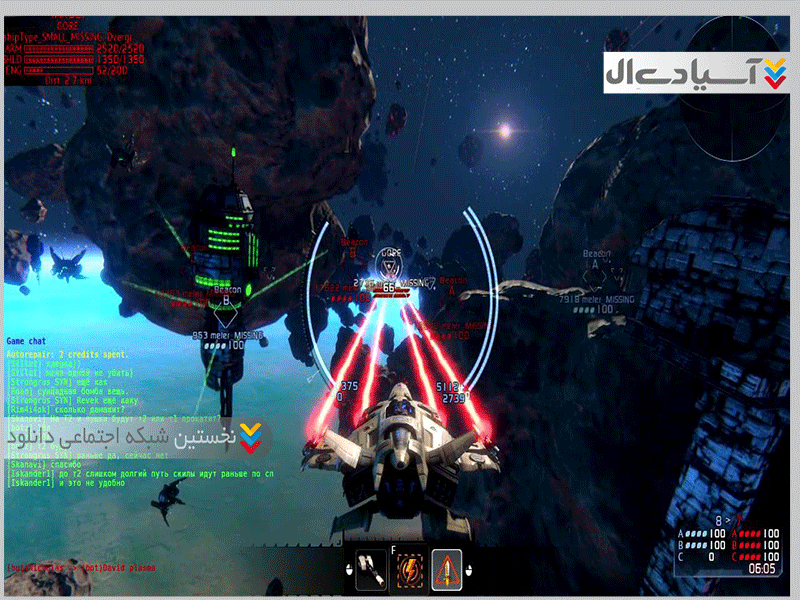Click the Beacon B marker label
The image size is (800, 600).
[226, 291]
